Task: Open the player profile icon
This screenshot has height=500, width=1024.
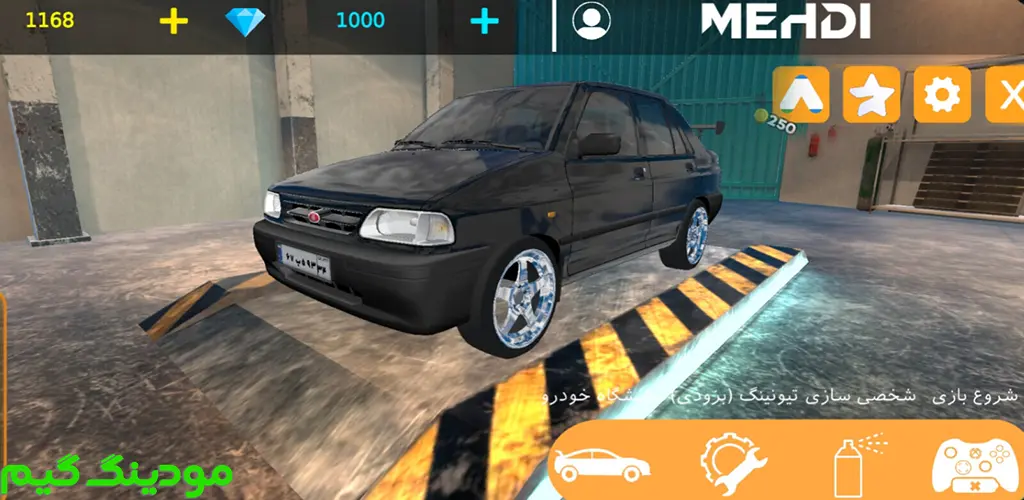Action: coord(593,20)
